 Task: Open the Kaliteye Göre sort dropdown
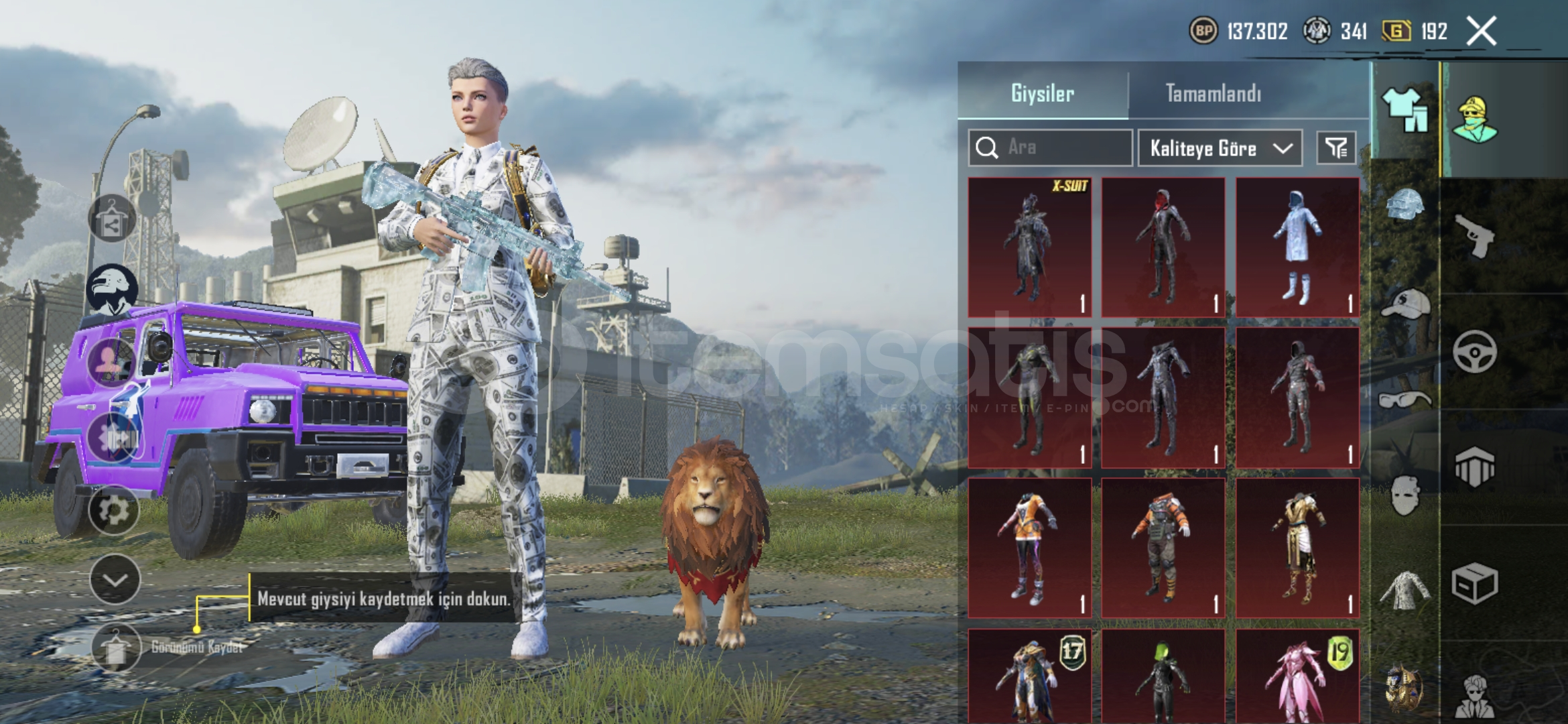pos(1220,148)
